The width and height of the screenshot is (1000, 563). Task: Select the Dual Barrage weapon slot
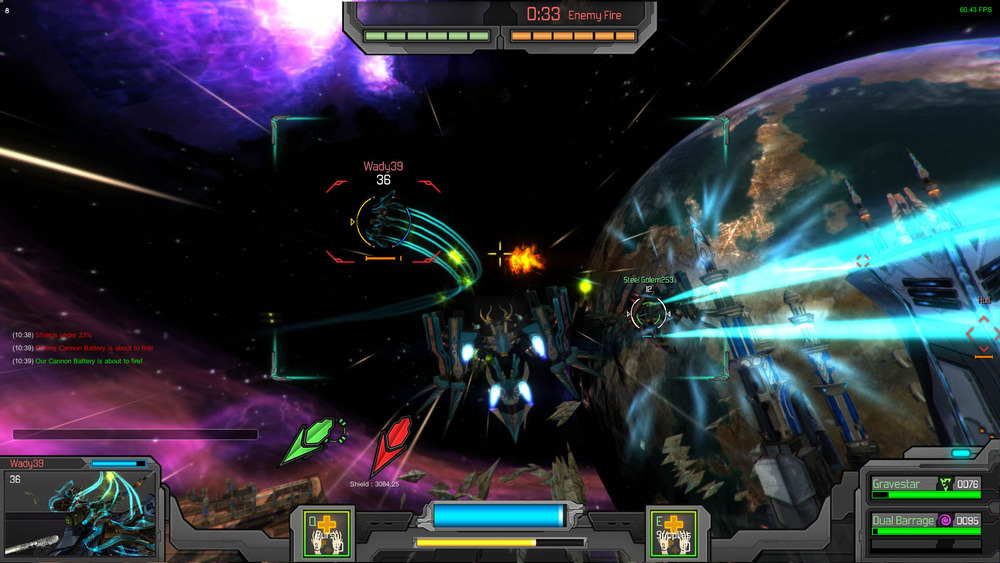pyautogui.click(x=925, y=524)
